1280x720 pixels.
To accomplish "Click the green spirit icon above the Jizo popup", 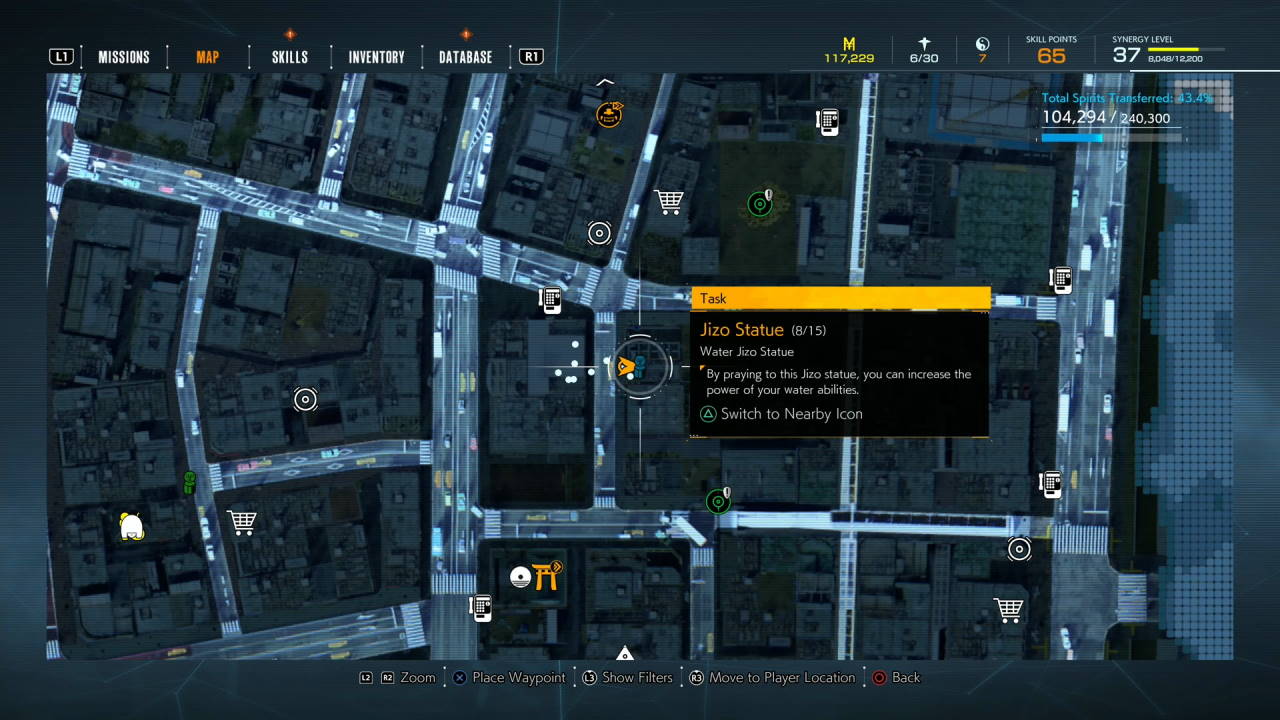I will [x=761, y=203].
